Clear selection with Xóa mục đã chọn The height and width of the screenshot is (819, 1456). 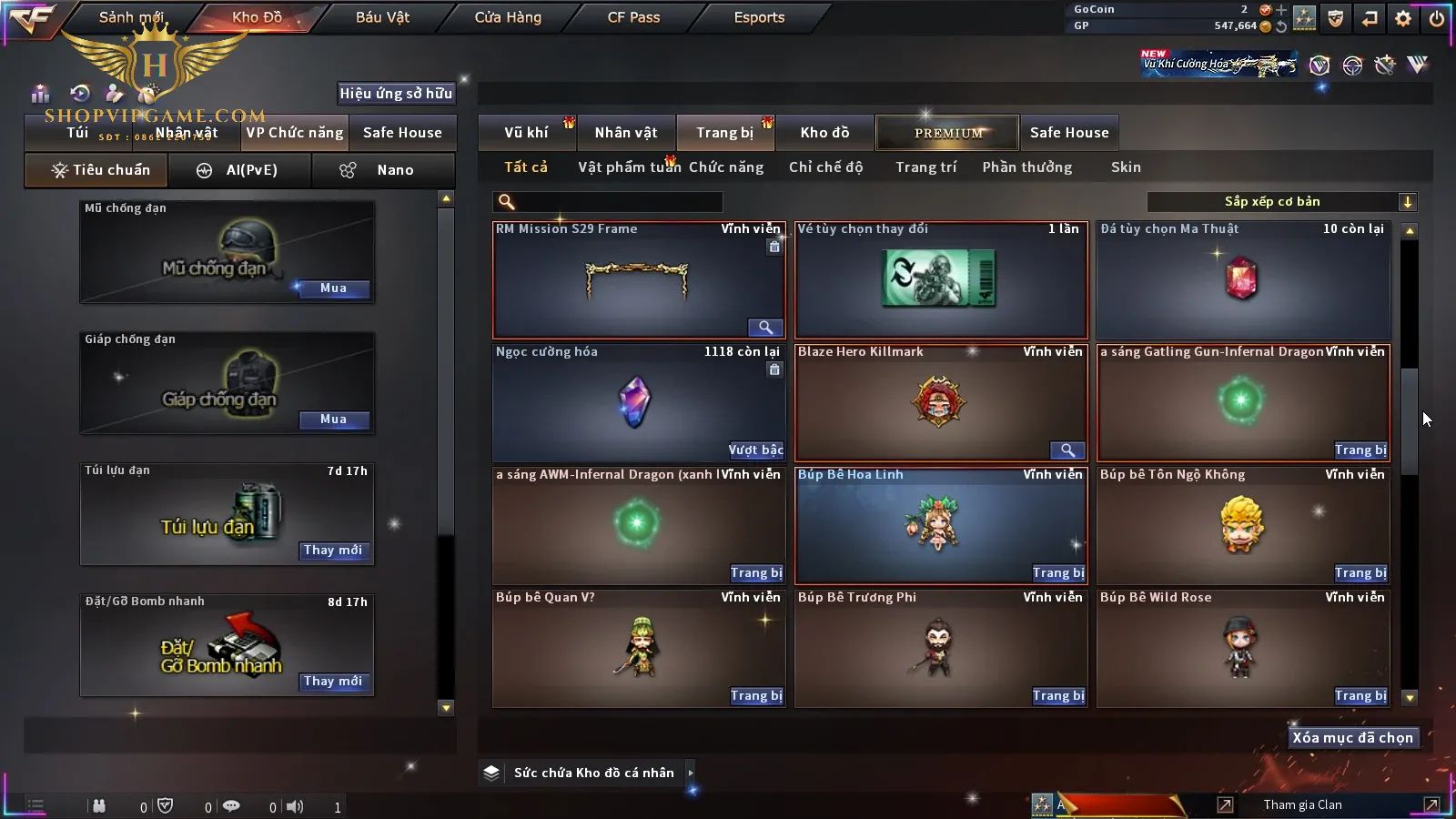click(1352, 738)
